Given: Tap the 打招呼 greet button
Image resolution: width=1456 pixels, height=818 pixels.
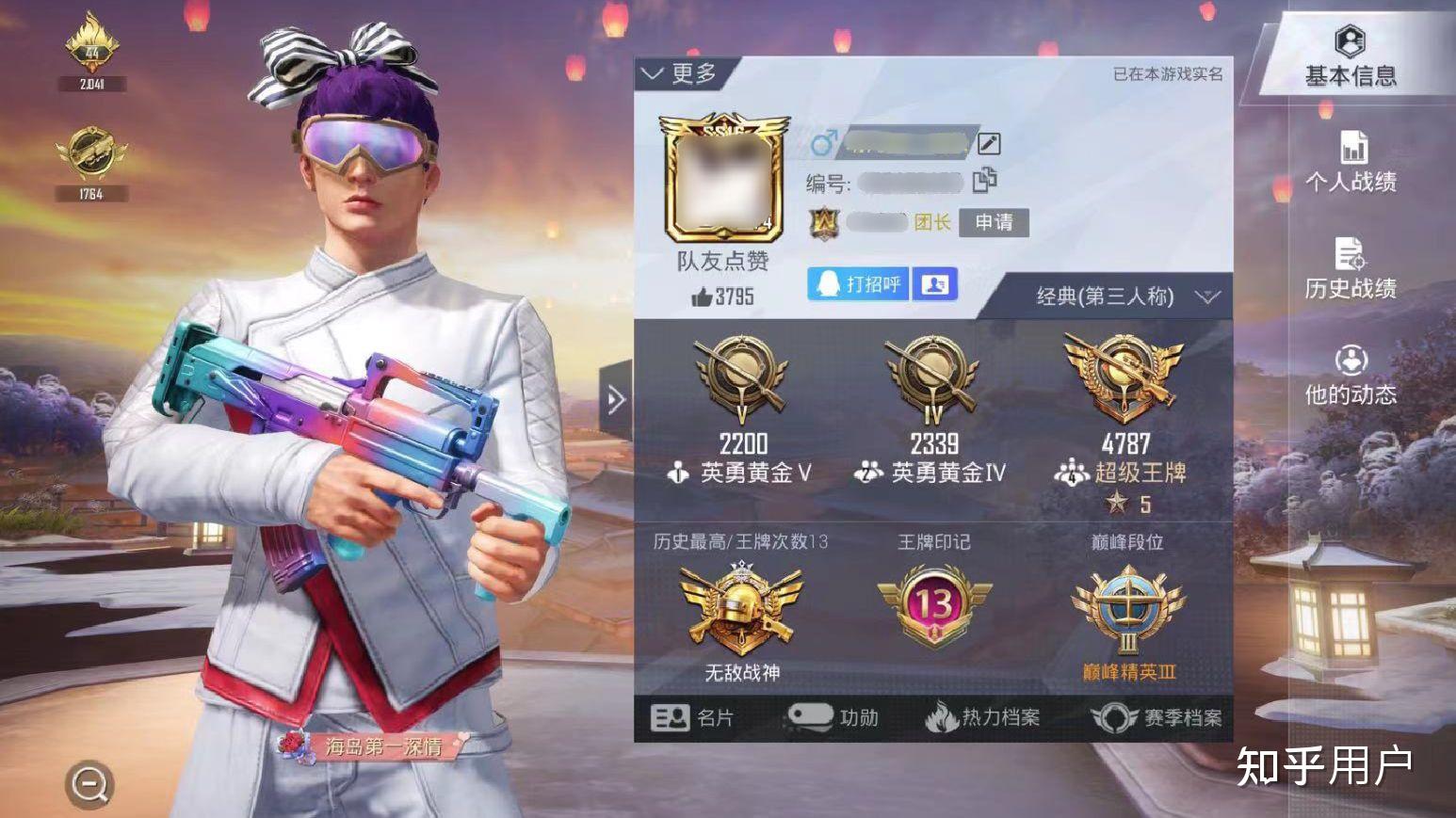Looking at the screenshot, I should pos(855,284).
